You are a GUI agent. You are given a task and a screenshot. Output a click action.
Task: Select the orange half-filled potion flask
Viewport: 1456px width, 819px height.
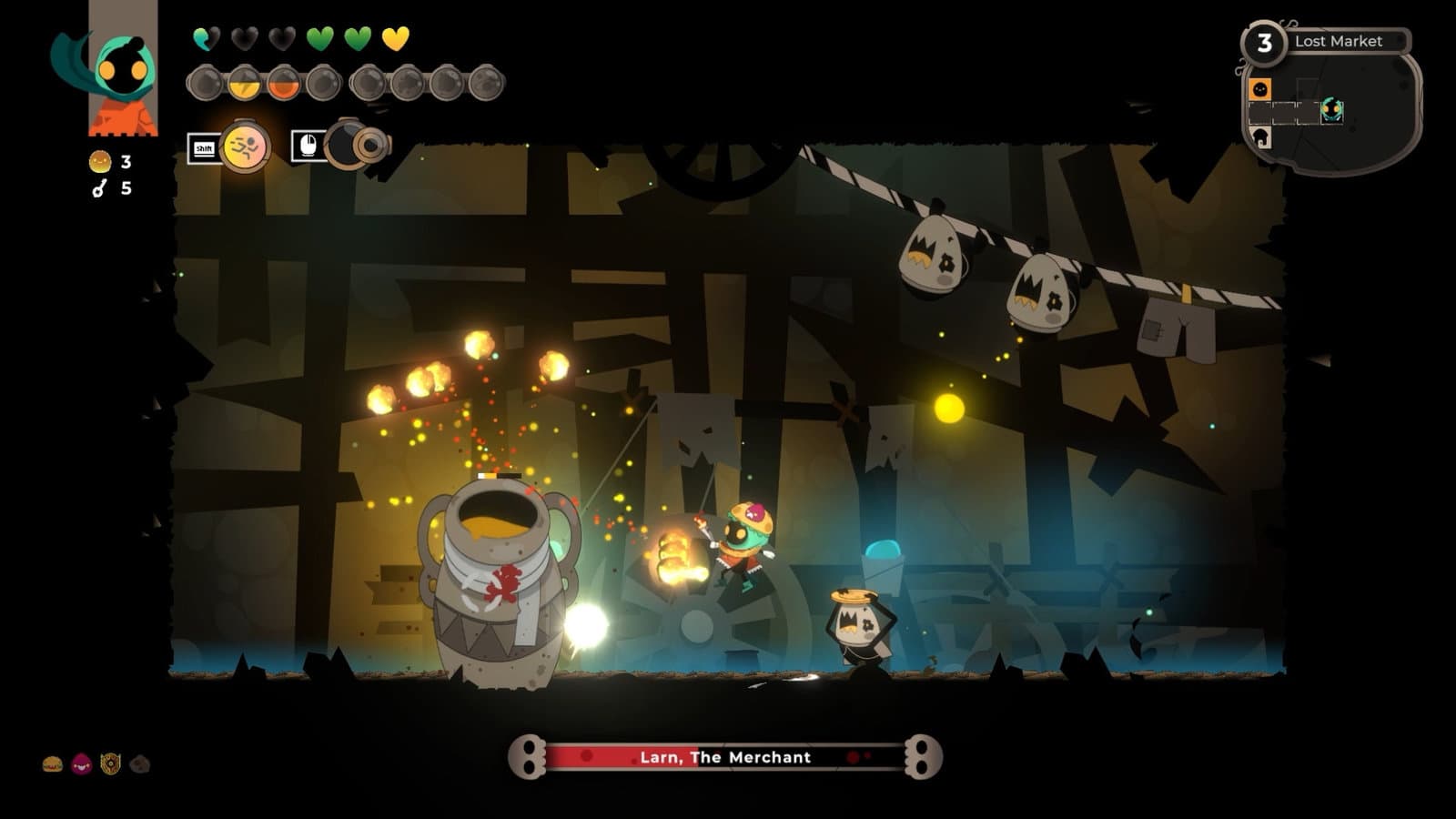[283, 84]
